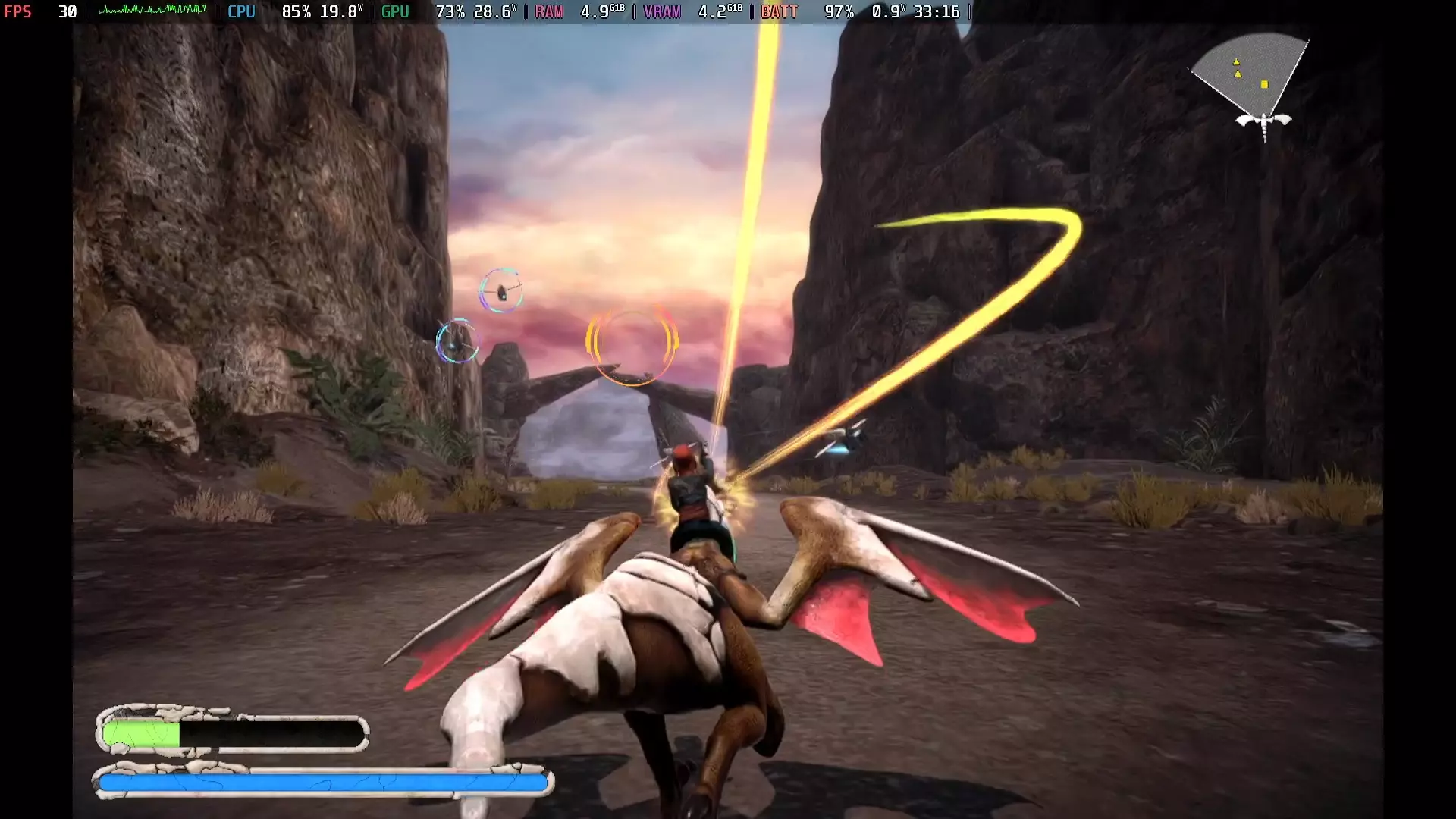Viewport: 1456px width, 819px height.
Task: Click the fan-shaped radar minimap
Action: point(1253,74)
